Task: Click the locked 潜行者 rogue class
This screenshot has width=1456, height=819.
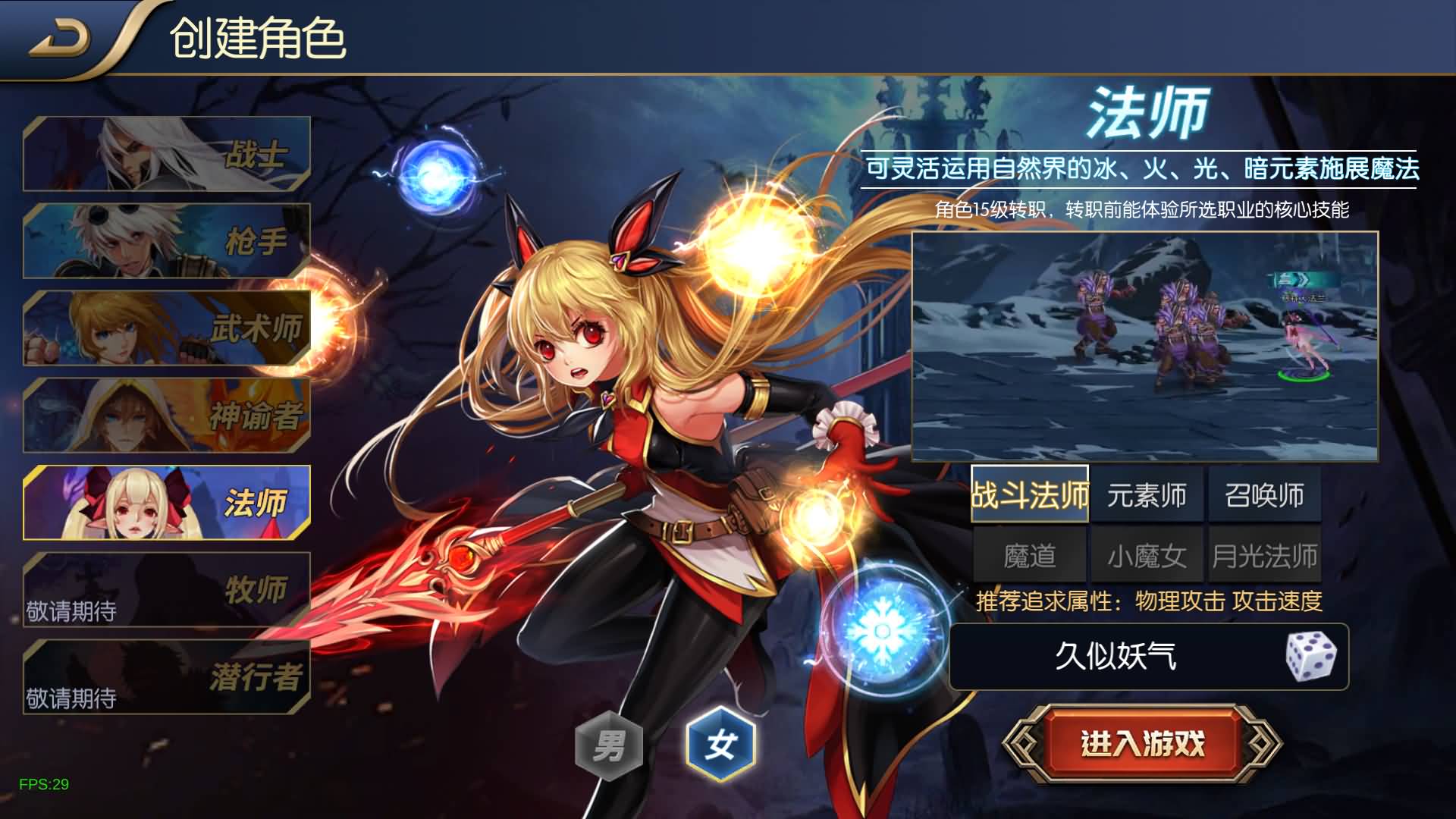Action: [167, 677]
